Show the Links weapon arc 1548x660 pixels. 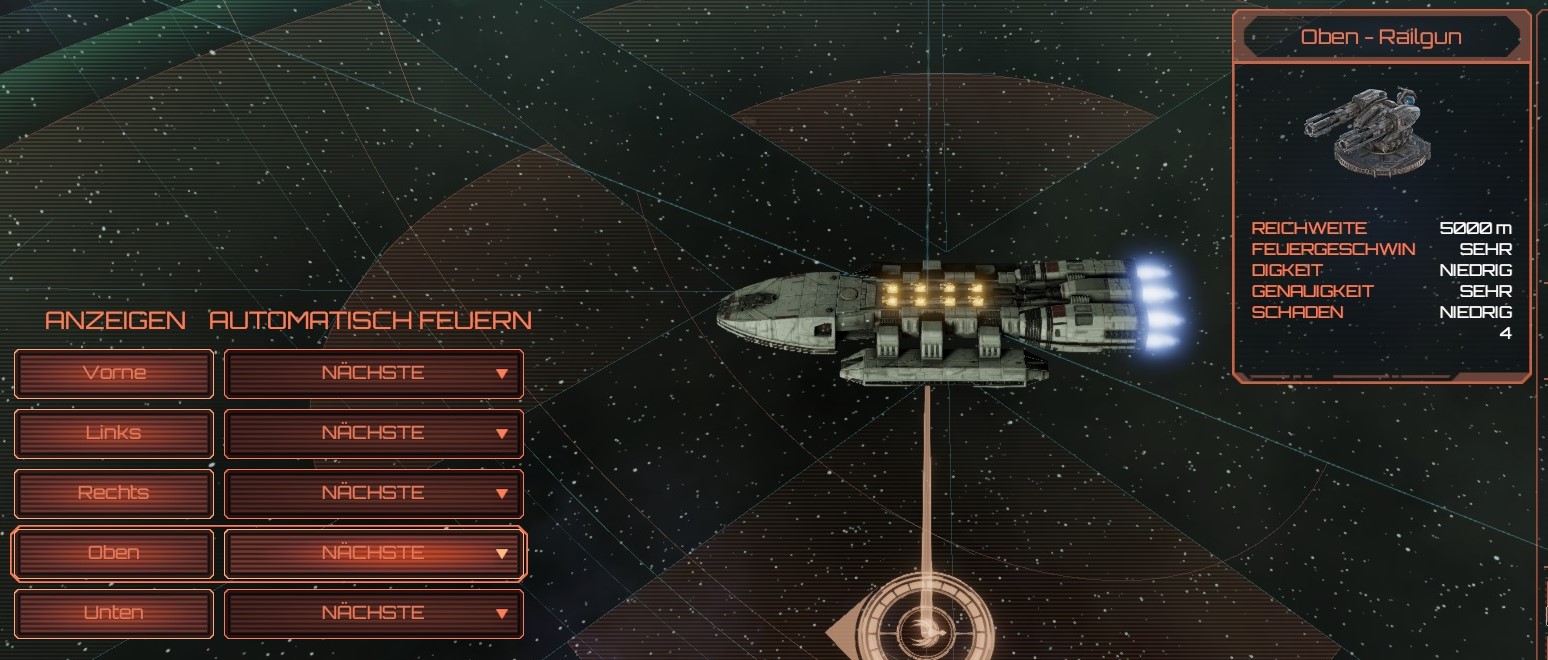pyautogui.click(x=114, y=433)
